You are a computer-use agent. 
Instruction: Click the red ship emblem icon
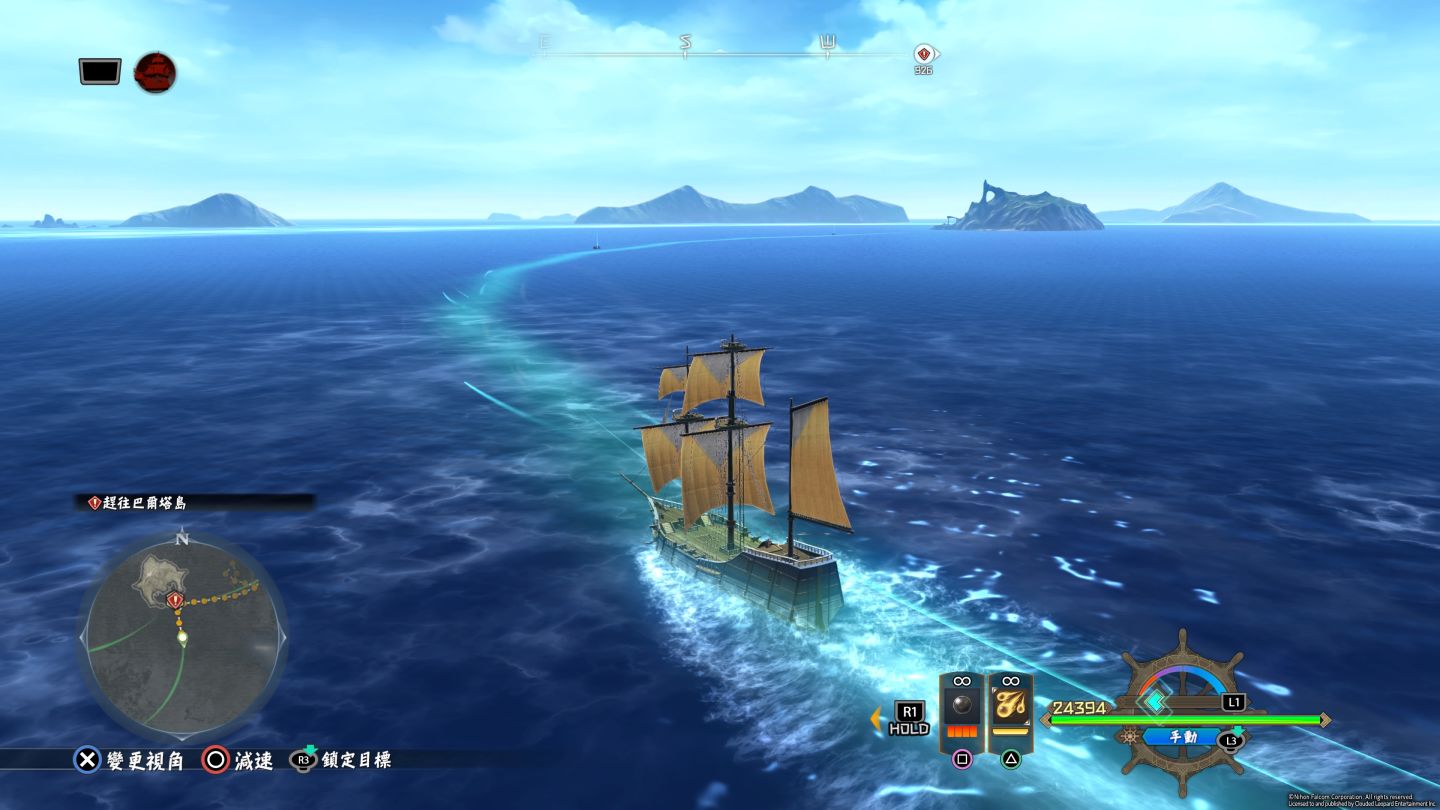click(155, 72)
